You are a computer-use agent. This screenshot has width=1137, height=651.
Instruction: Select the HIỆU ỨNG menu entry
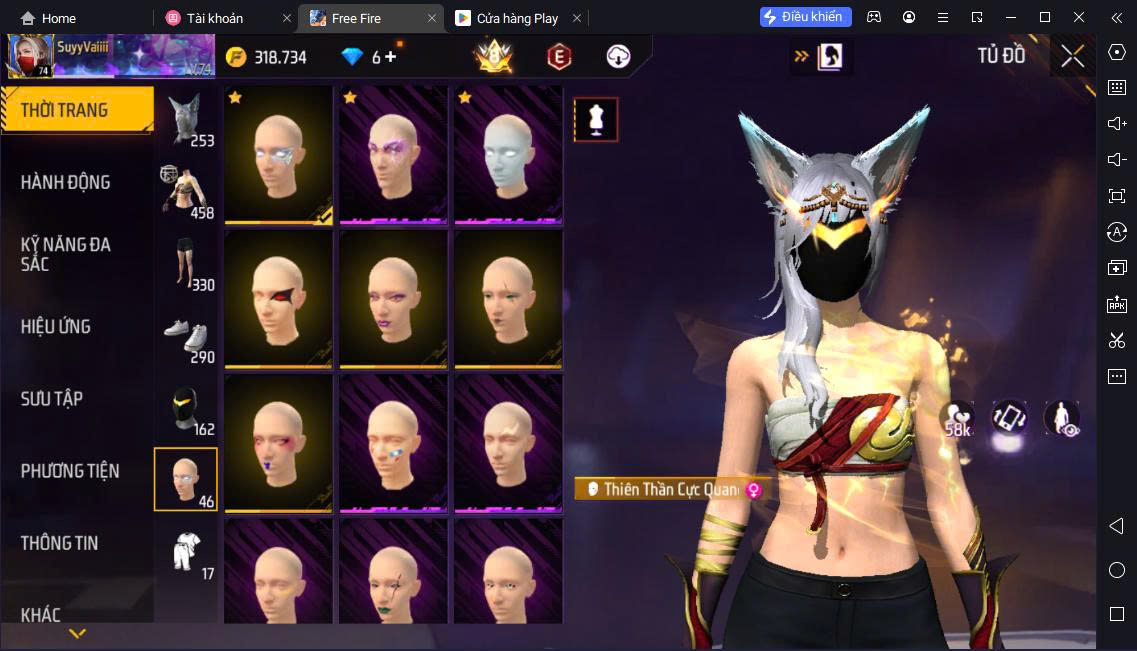pos(56,326)
